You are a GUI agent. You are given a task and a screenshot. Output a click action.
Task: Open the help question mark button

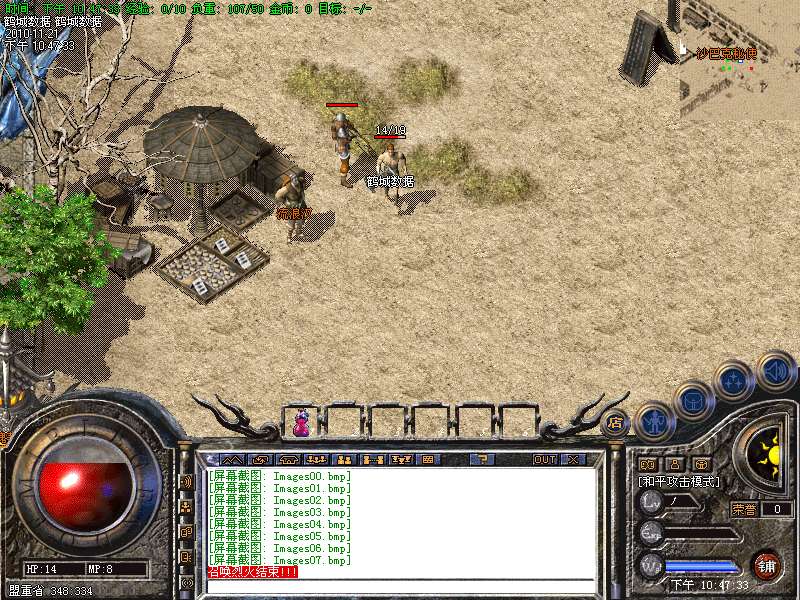pos(483,460)
